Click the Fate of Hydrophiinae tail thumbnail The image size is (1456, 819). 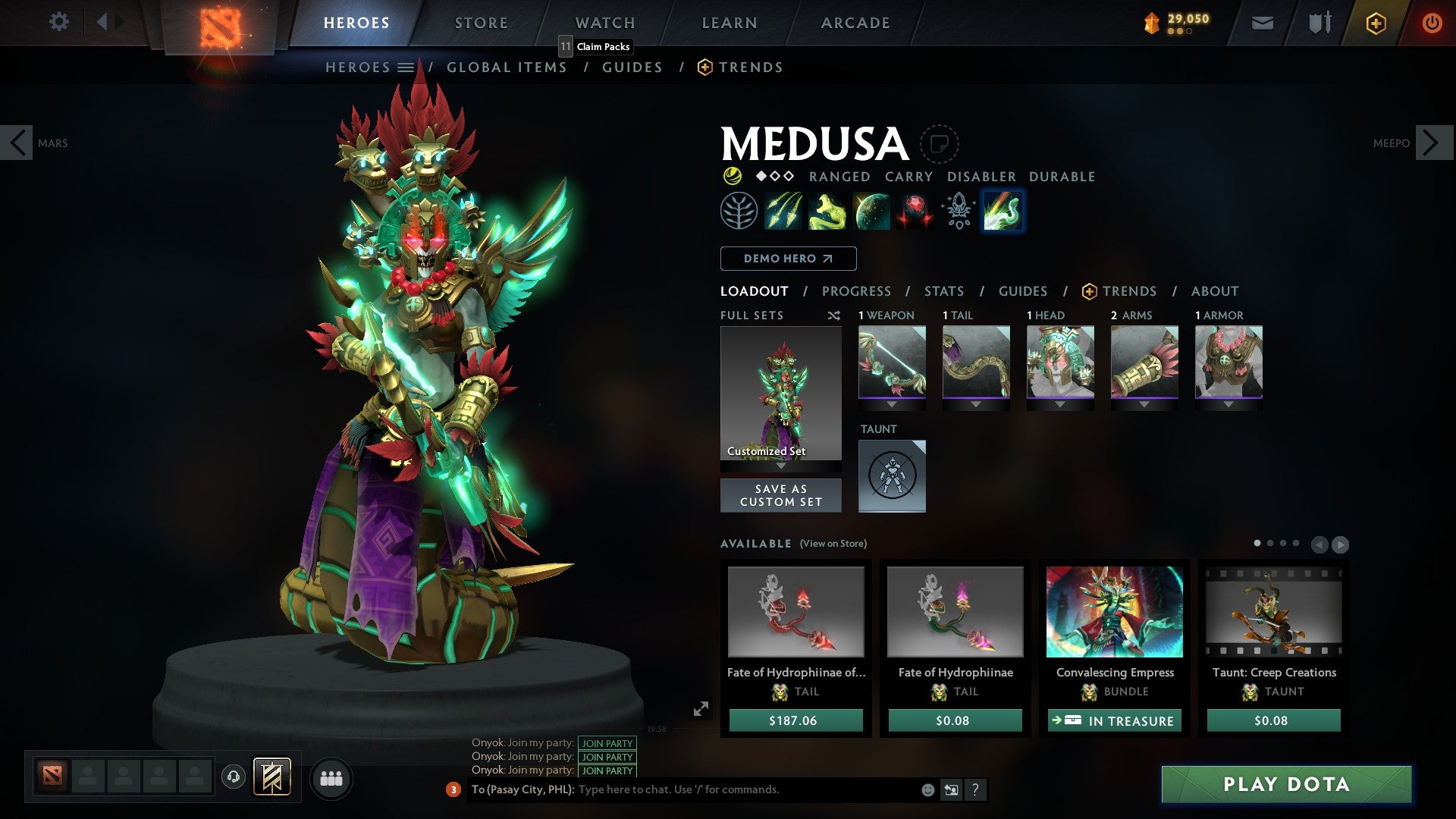click(x=955, y=611)
